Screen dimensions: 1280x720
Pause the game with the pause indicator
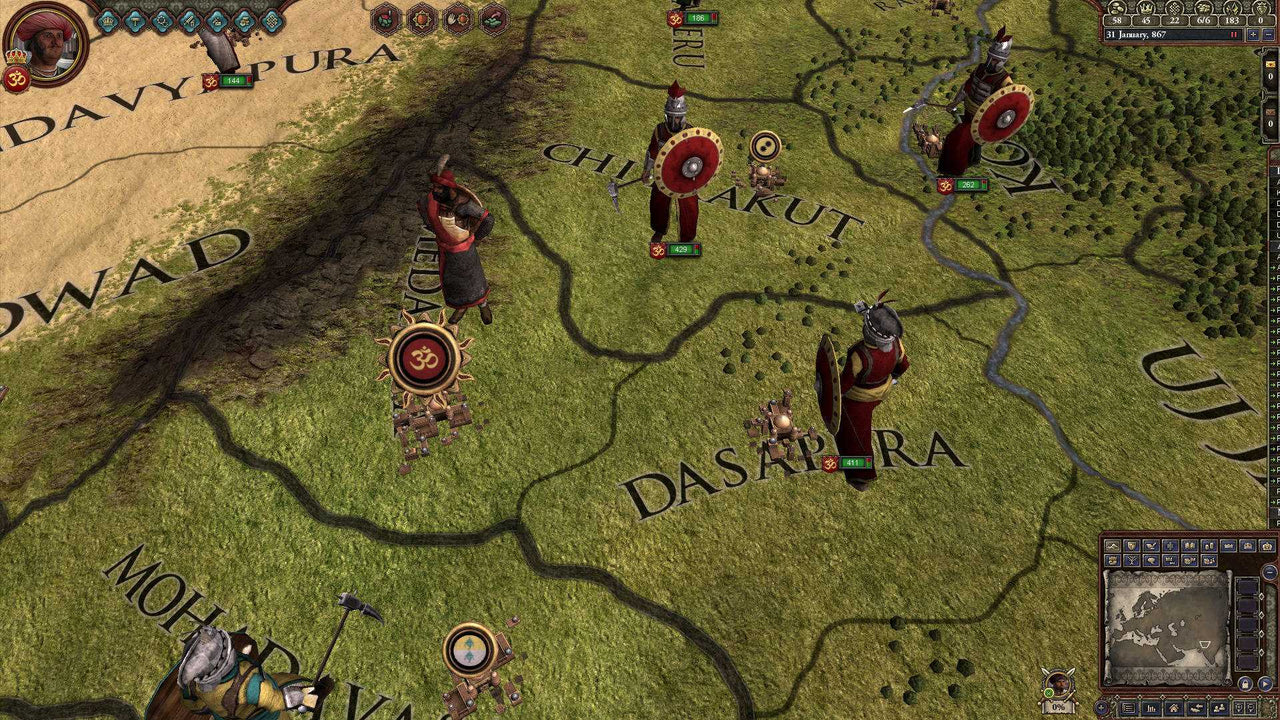coord(1234,34)
